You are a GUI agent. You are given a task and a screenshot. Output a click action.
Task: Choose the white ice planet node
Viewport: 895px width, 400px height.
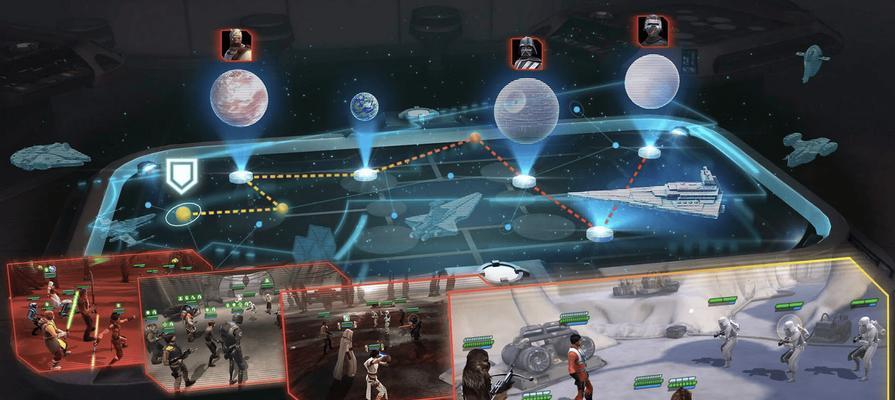(652, 82)
